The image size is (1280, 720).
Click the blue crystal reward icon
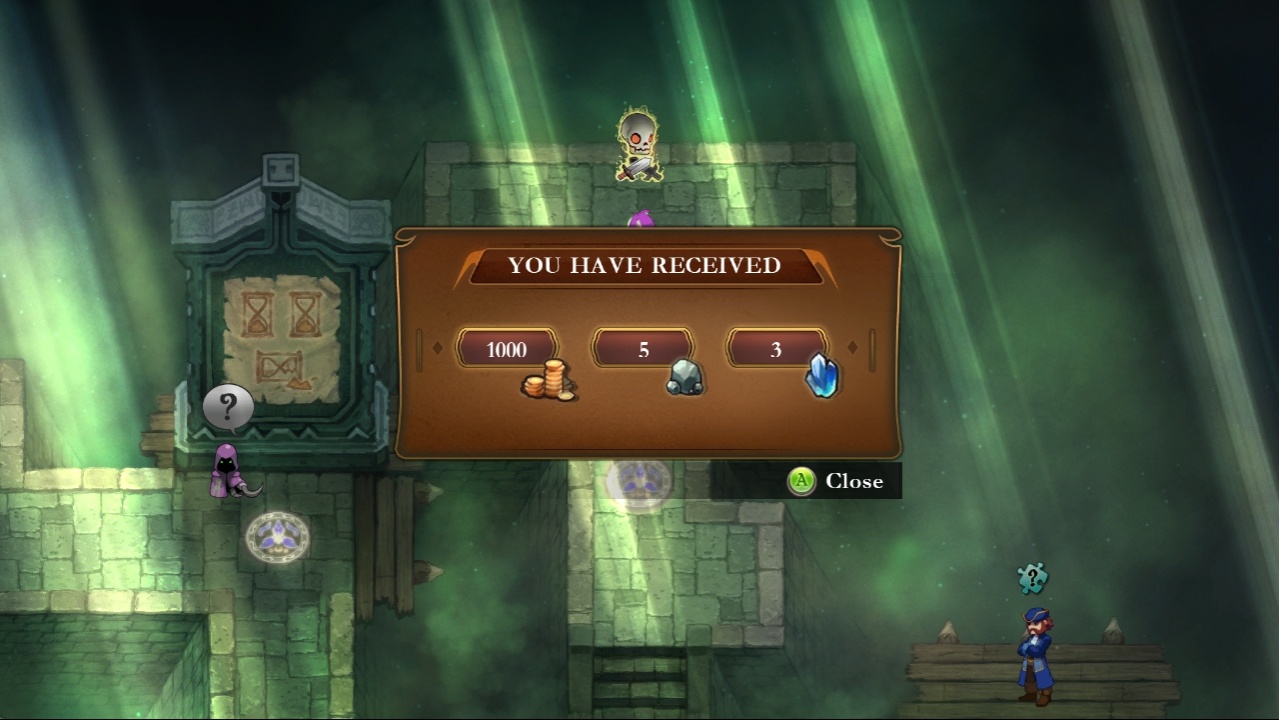pos(822,375)
